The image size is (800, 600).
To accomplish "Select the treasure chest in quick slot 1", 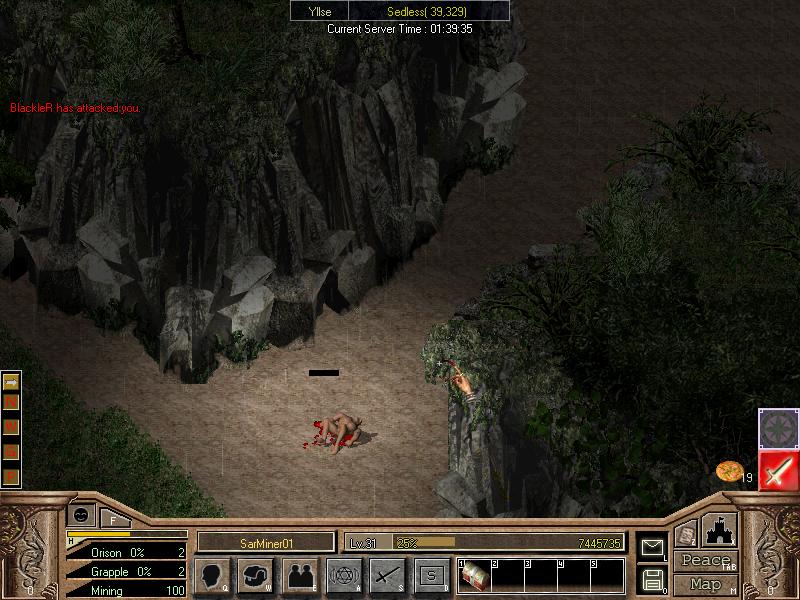I will [x=473, y=576].
